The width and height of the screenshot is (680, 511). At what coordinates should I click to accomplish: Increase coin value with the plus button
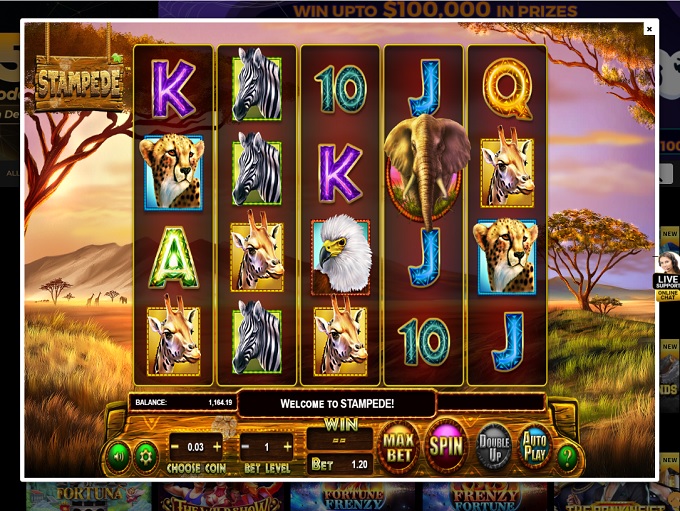pos(217,445)
